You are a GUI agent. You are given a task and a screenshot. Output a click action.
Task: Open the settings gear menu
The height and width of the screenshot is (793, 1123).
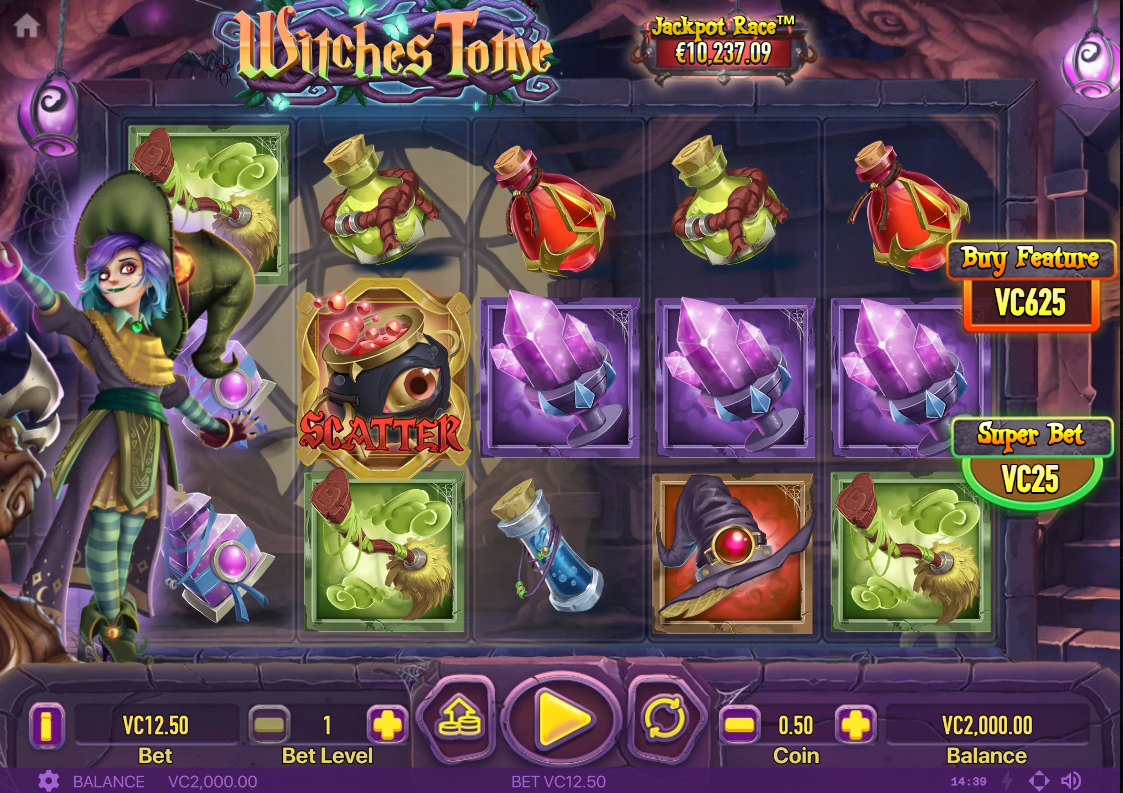coord(48,781)
